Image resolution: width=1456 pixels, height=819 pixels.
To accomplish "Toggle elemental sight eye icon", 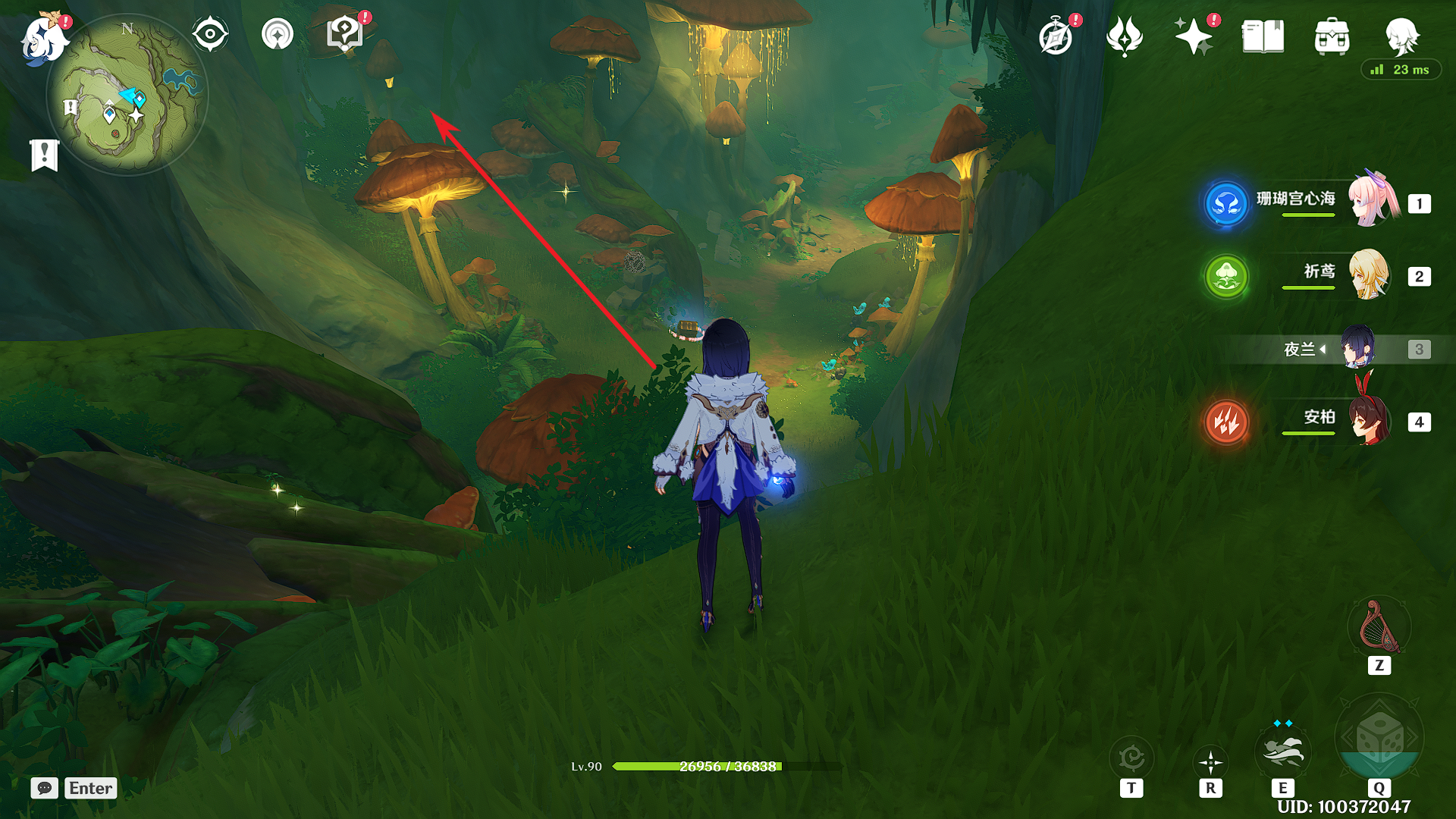I will (210, 35).
